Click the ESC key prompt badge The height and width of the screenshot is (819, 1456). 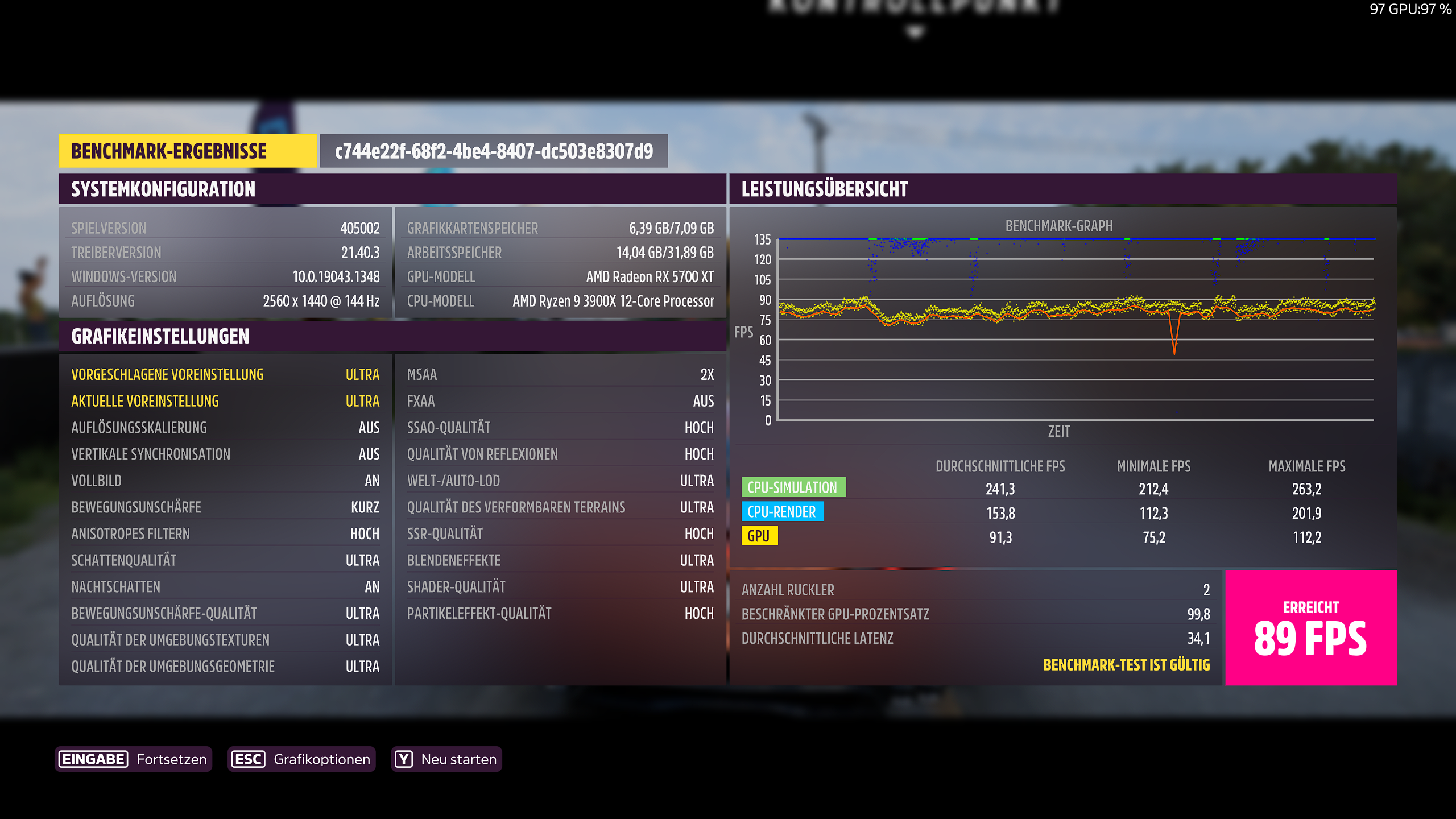(x=249, y=758)
